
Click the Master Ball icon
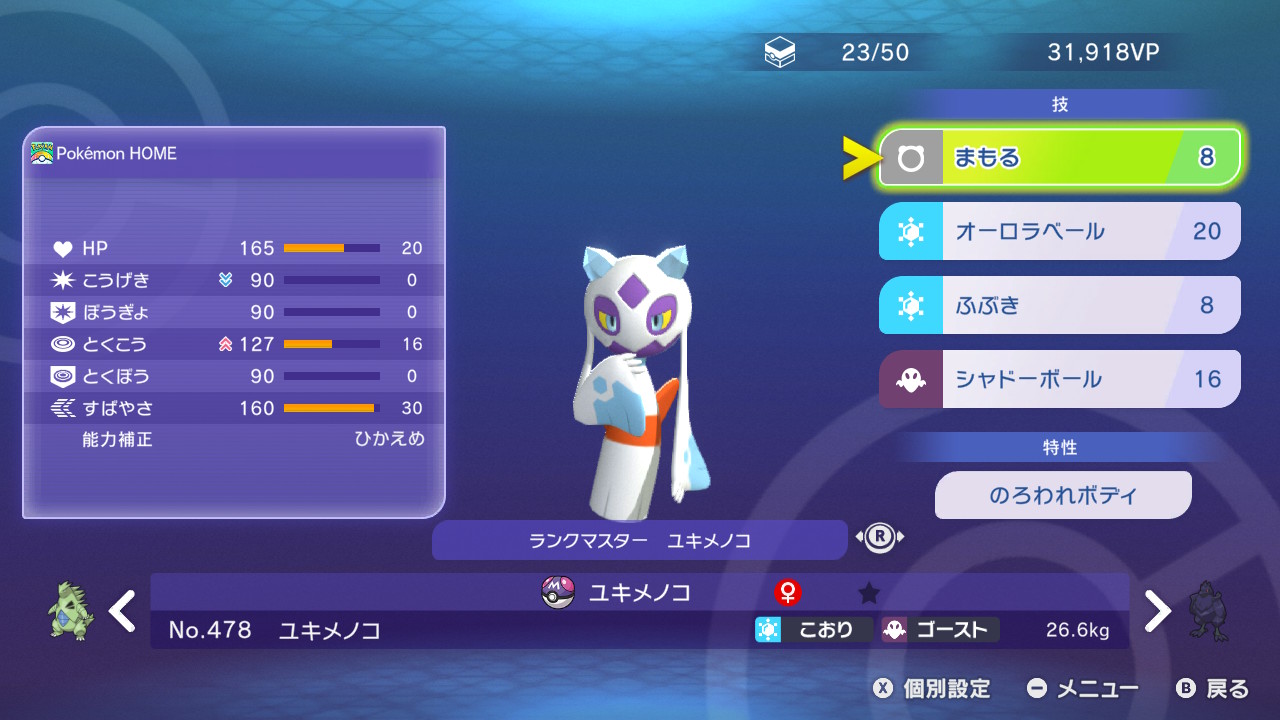(x=557, y=593)
